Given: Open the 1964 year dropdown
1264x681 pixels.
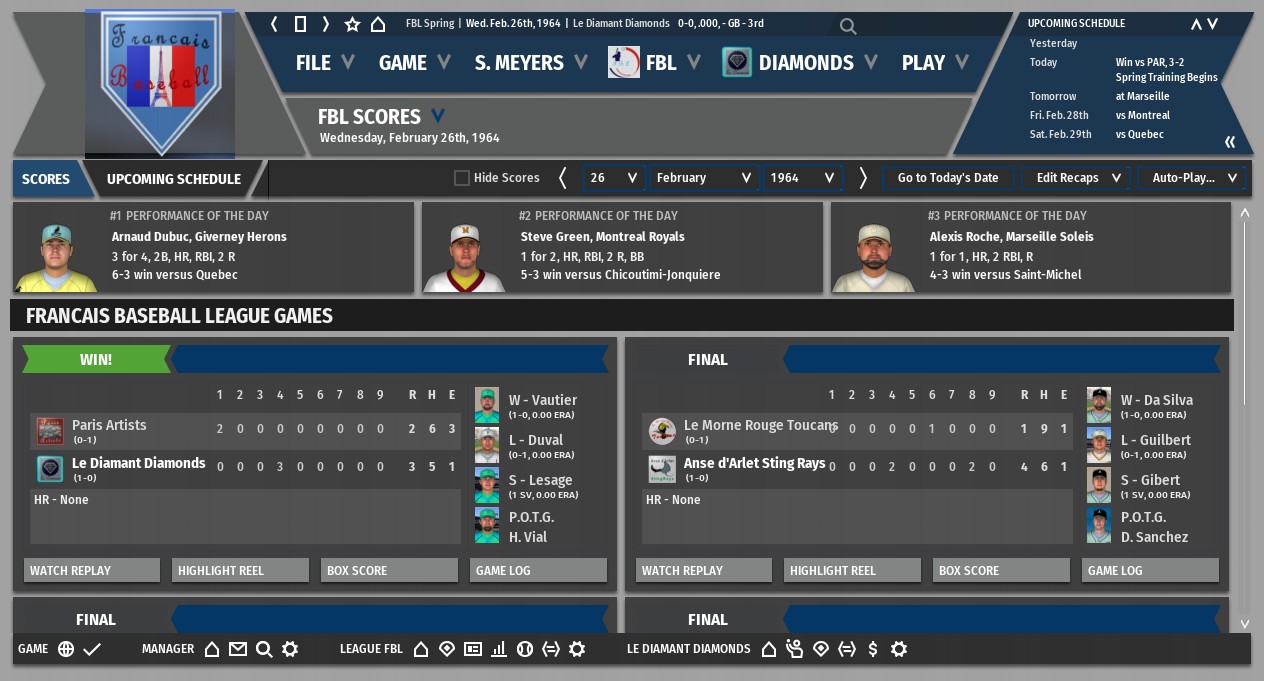Looking at the screenshot, I should point(802,178).
